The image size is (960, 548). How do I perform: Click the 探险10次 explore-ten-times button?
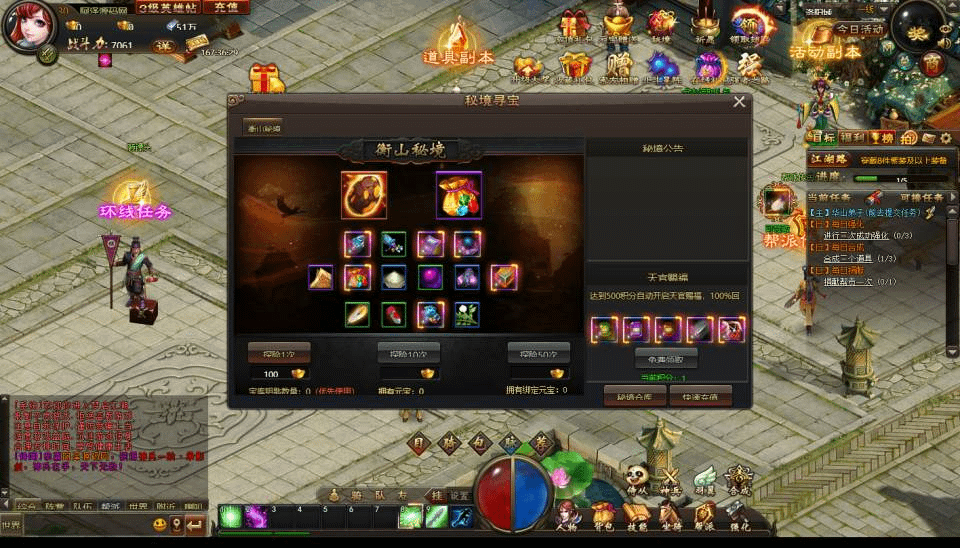(408, 353)
